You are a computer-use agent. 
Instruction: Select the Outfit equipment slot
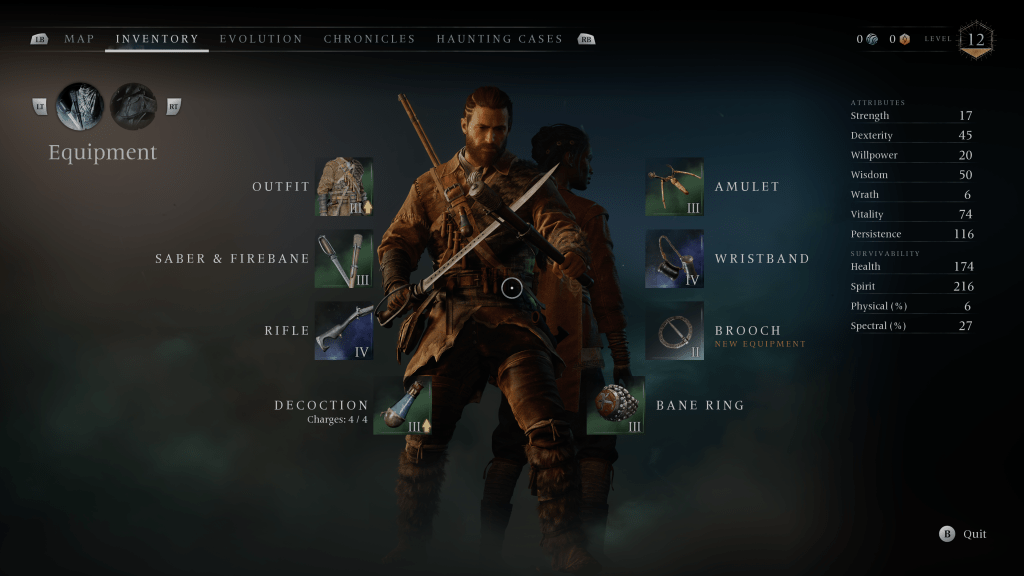(x=344, y=187)
